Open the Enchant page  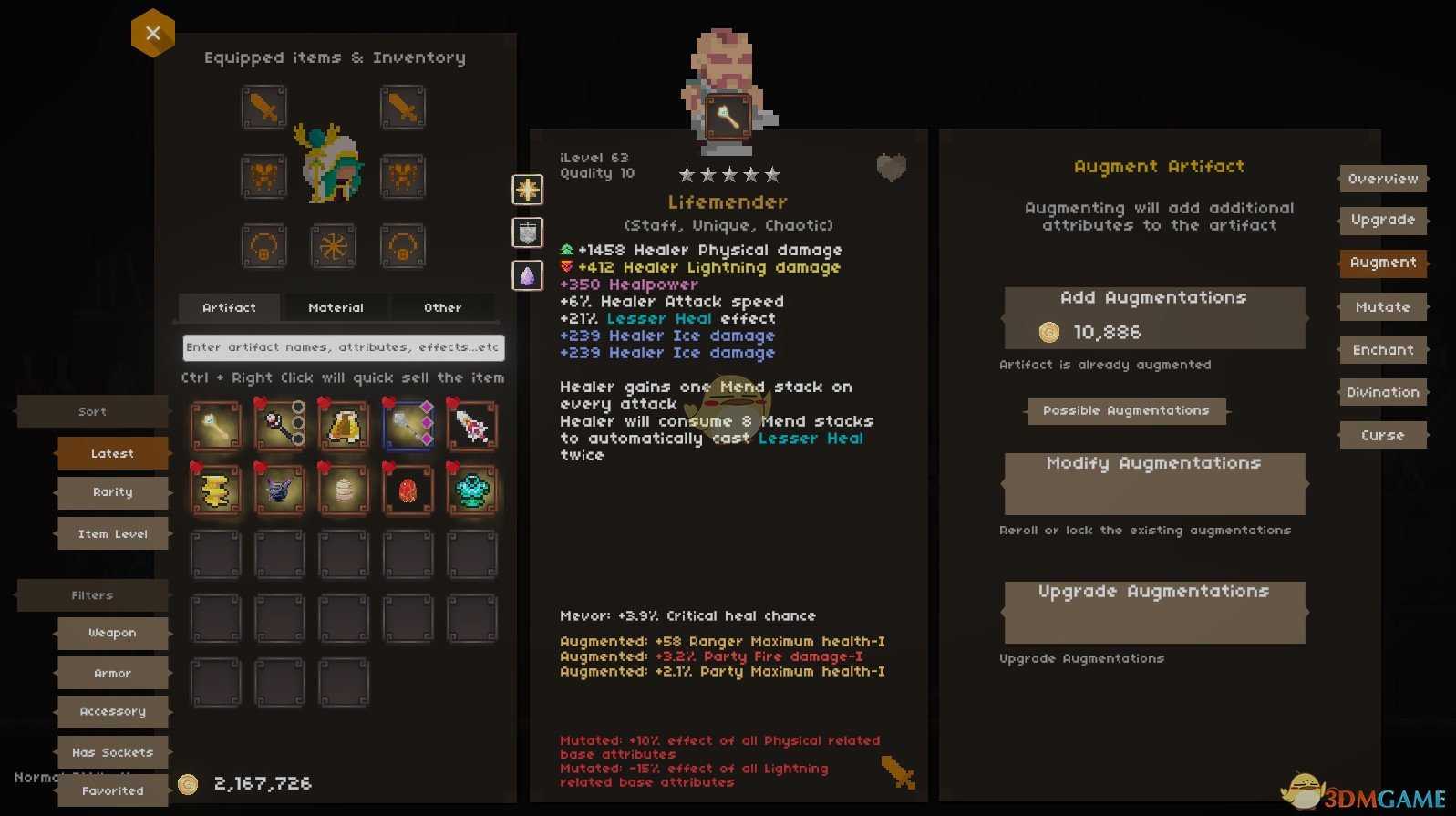click(x=1382, y=350)
